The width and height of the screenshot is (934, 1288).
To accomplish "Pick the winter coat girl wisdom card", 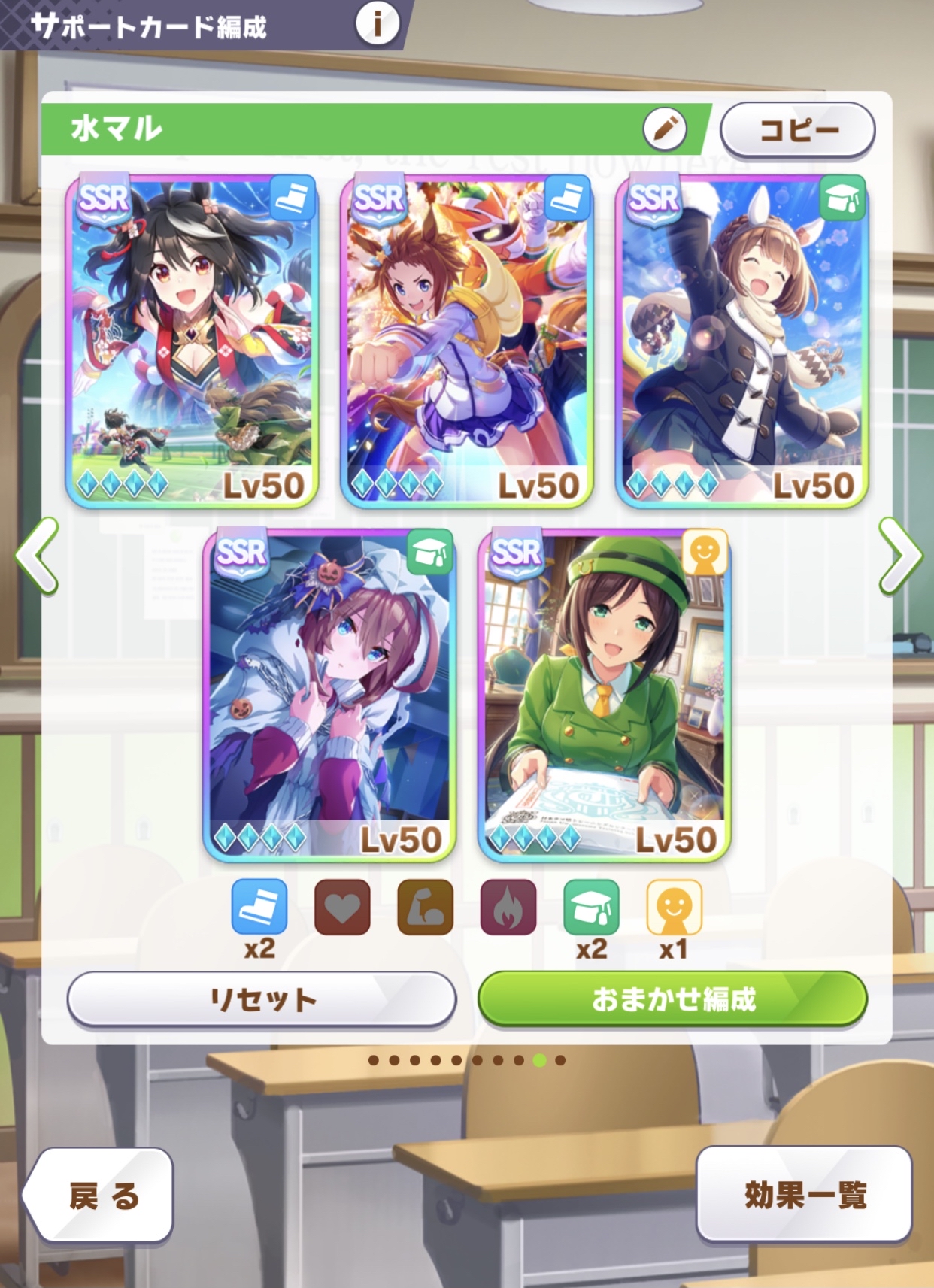I will [x=741, y=341].
